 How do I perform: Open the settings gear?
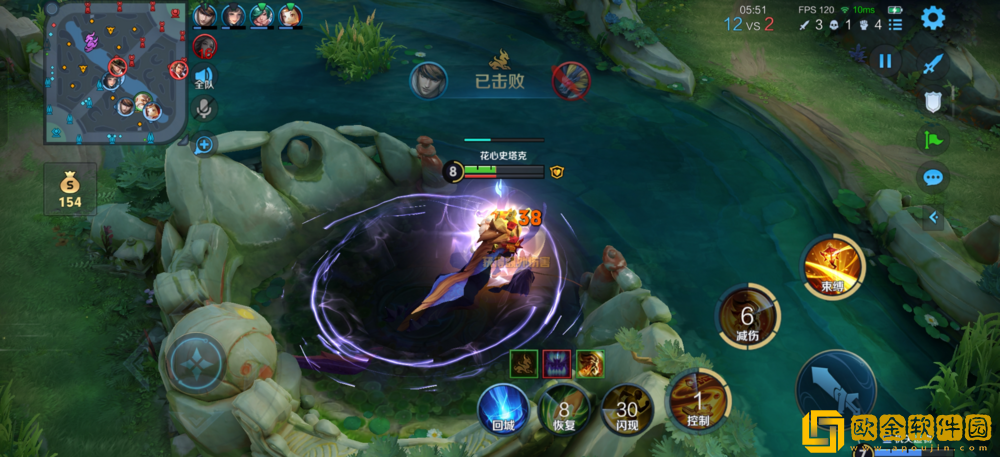[933, 18]
